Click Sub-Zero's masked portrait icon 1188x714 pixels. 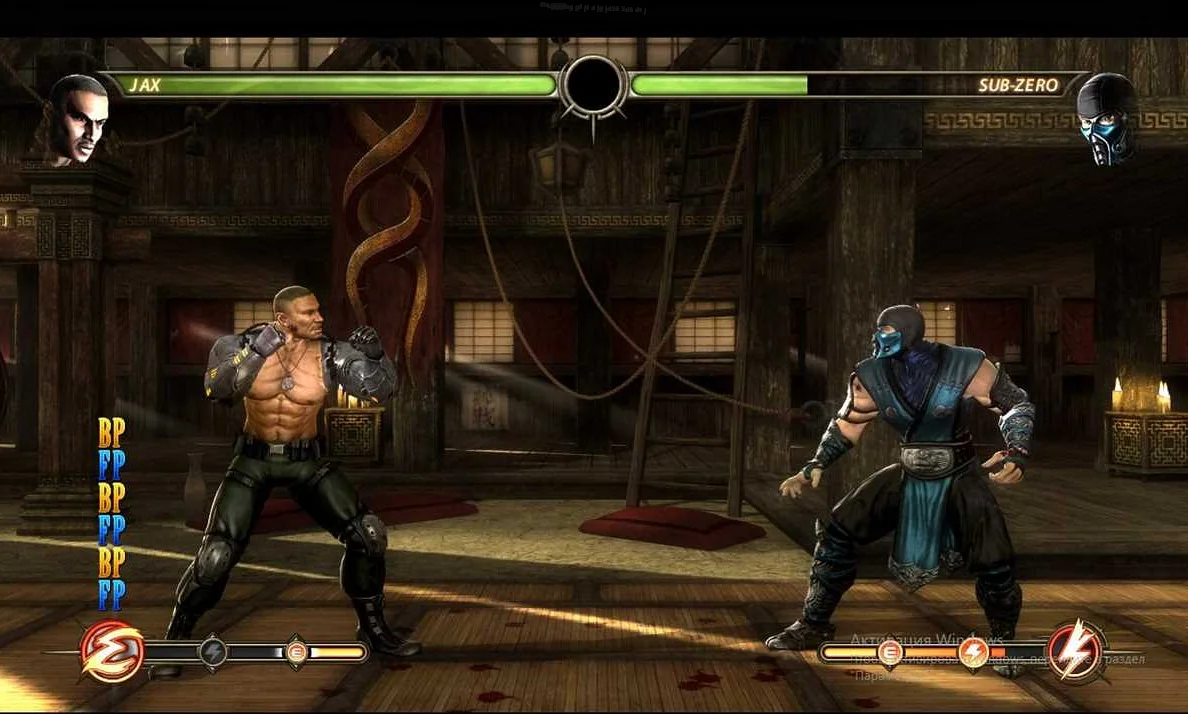point(1108,117)
